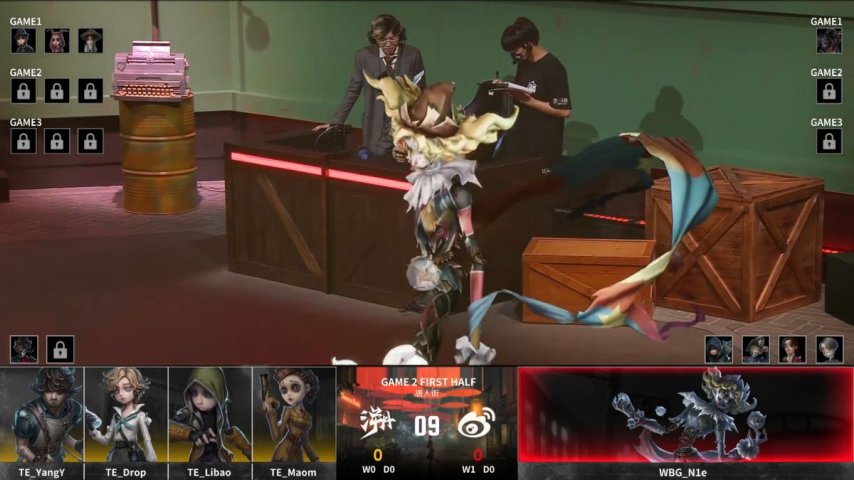This screenshot has height=480, width=854.
Task: Click the red-outfit survivor icon above WBG panel
Action: point(792,349)
